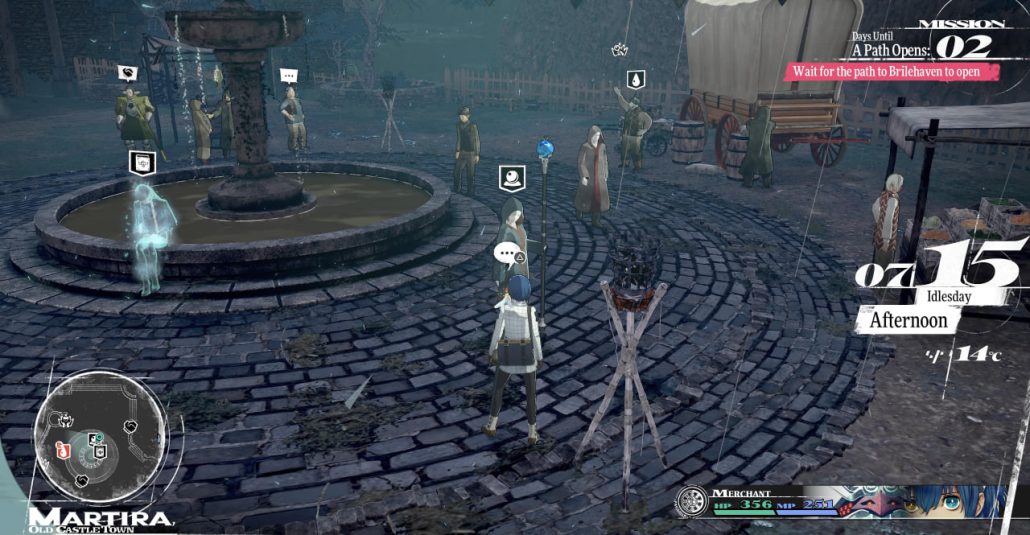1030x535 pixels.
Task: Select the crystal ball marker above hooded NPC
Action: (x=512, y=179)
